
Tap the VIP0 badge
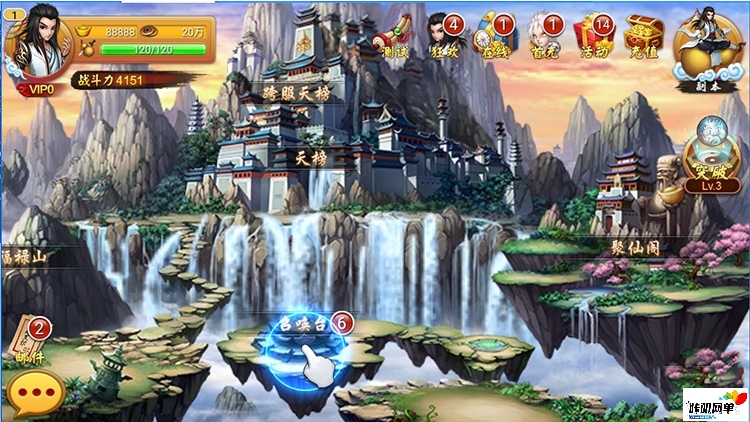pyautogui.click(x=40, y=87)
